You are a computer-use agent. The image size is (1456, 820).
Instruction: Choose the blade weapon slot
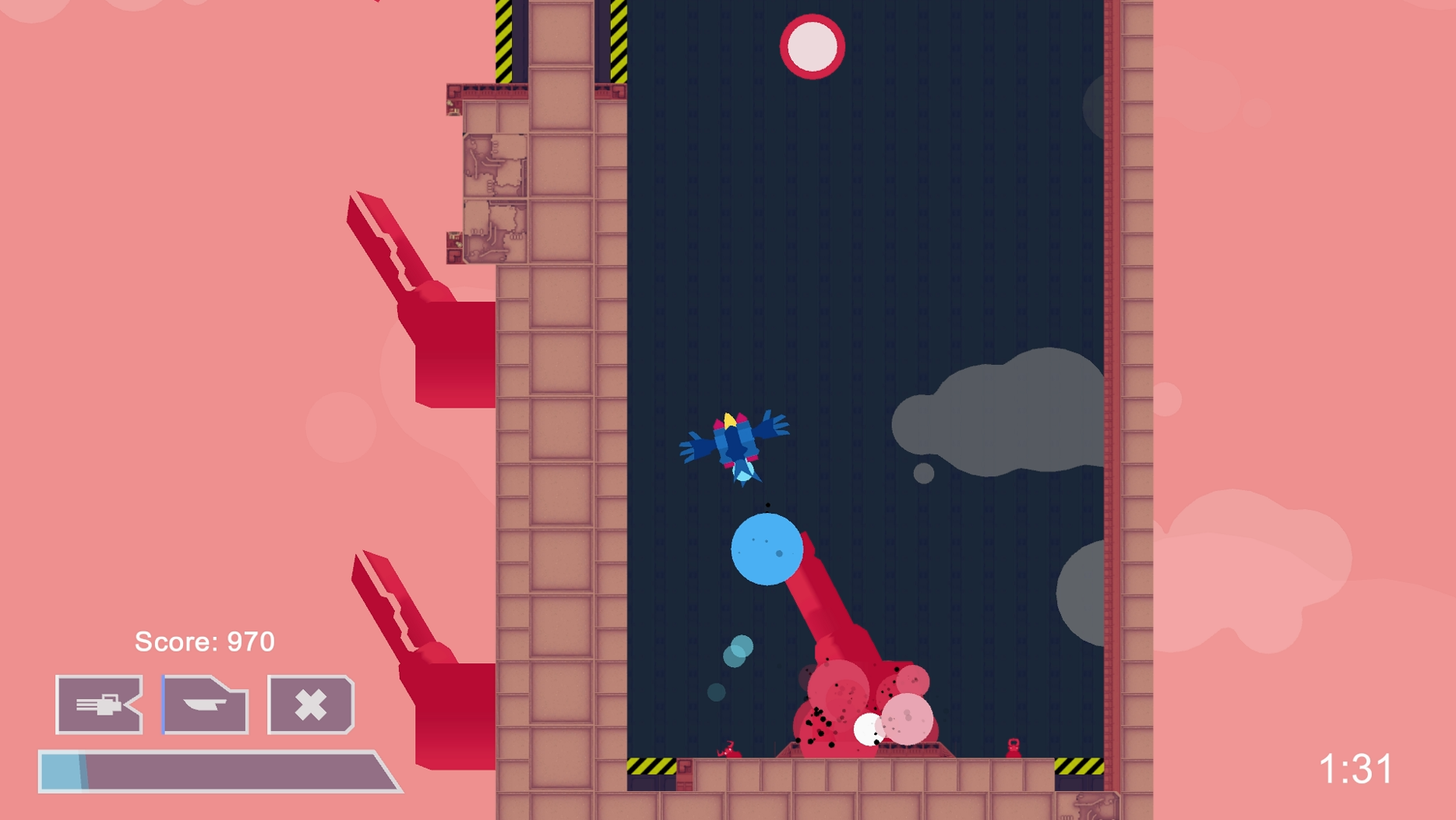(206, 705)
